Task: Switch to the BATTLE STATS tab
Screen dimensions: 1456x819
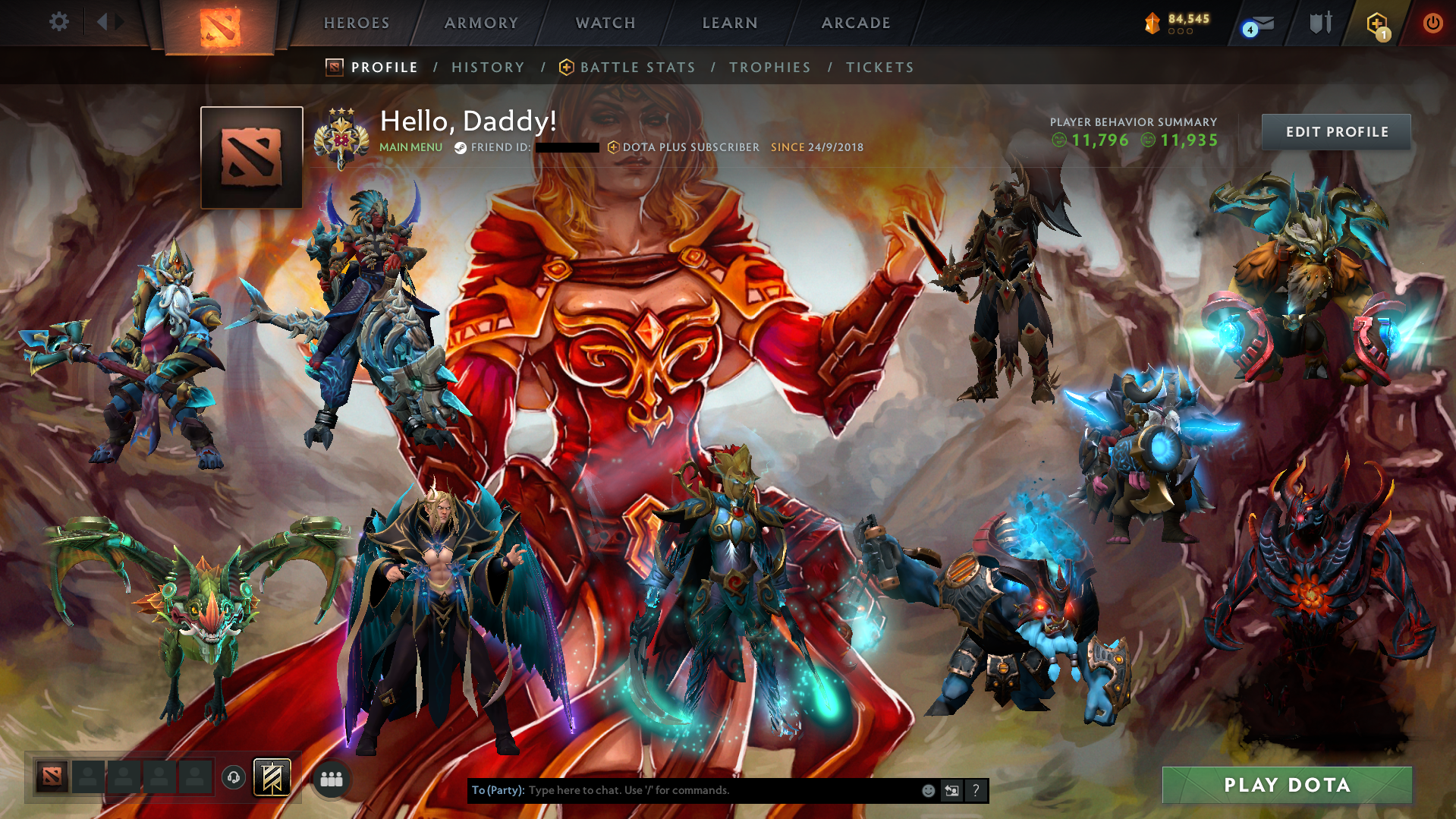Action: point(637,67)
